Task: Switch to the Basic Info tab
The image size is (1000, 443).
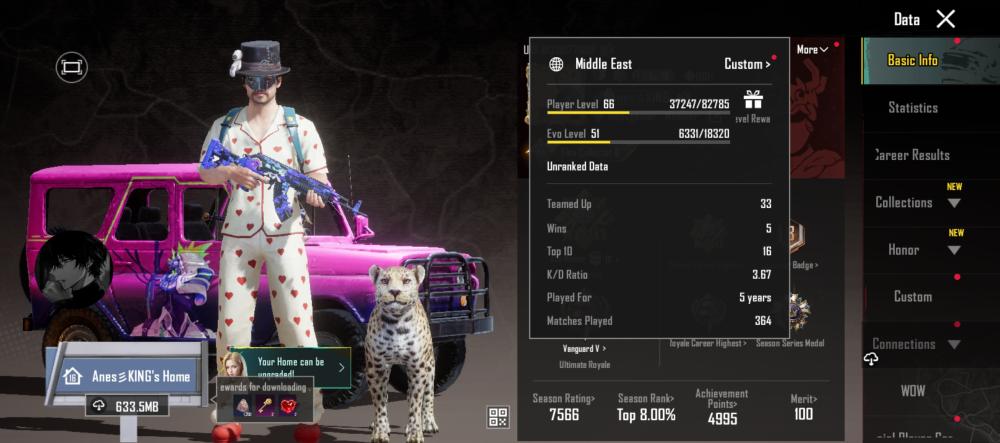Action: pyautogui.click(x=913, y=60)
